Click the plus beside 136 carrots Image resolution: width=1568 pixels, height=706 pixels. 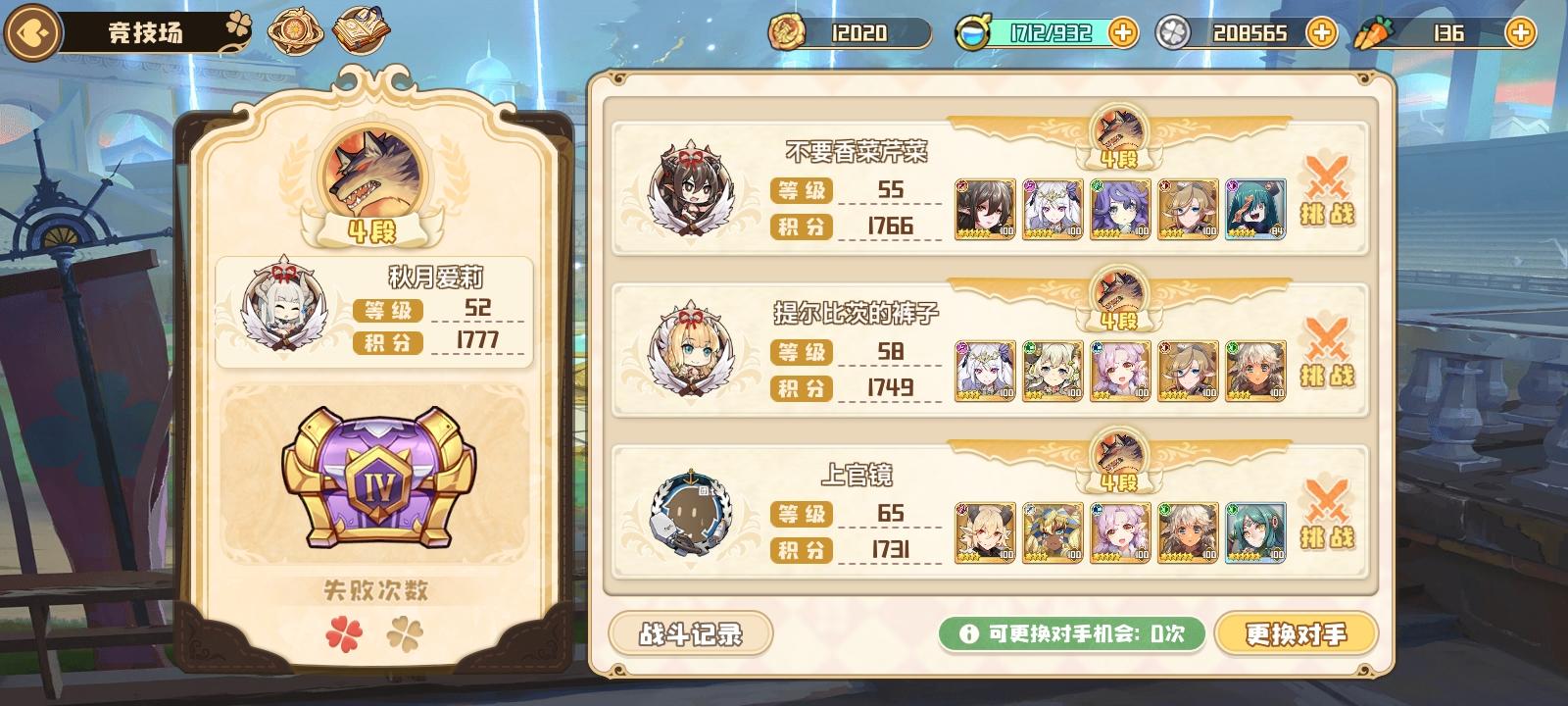1518,31
